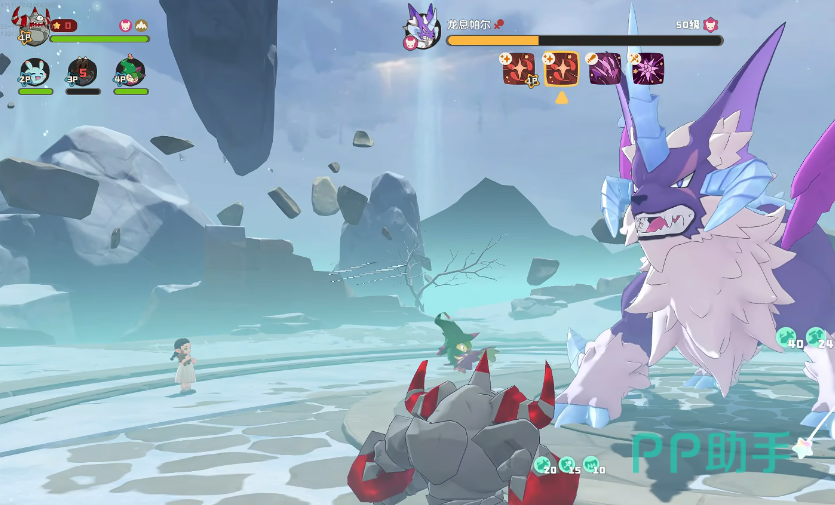Select the highlighted red sparkle skill
The width and height of the screenshot is (835, 505).
(x=561, y=69)
